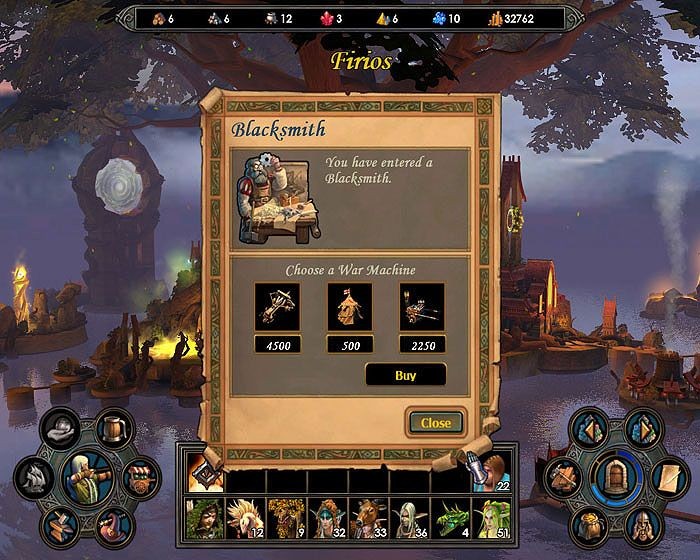Buy the selected war machine
This screenshot has height=560, width=700.
pyautogui.click(x=405, y=376)
